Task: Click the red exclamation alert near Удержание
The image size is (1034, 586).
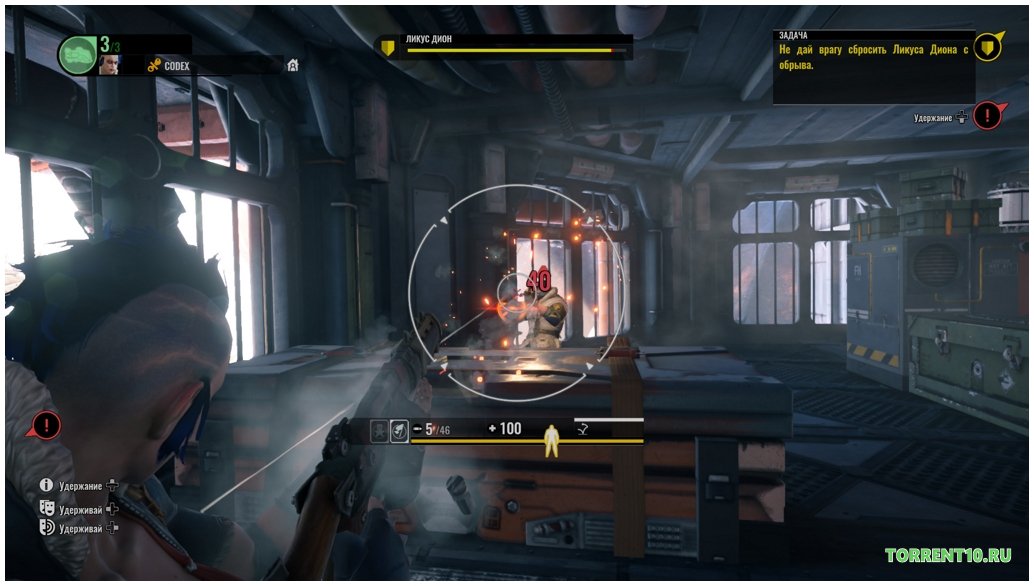Action: coord(988,116)
